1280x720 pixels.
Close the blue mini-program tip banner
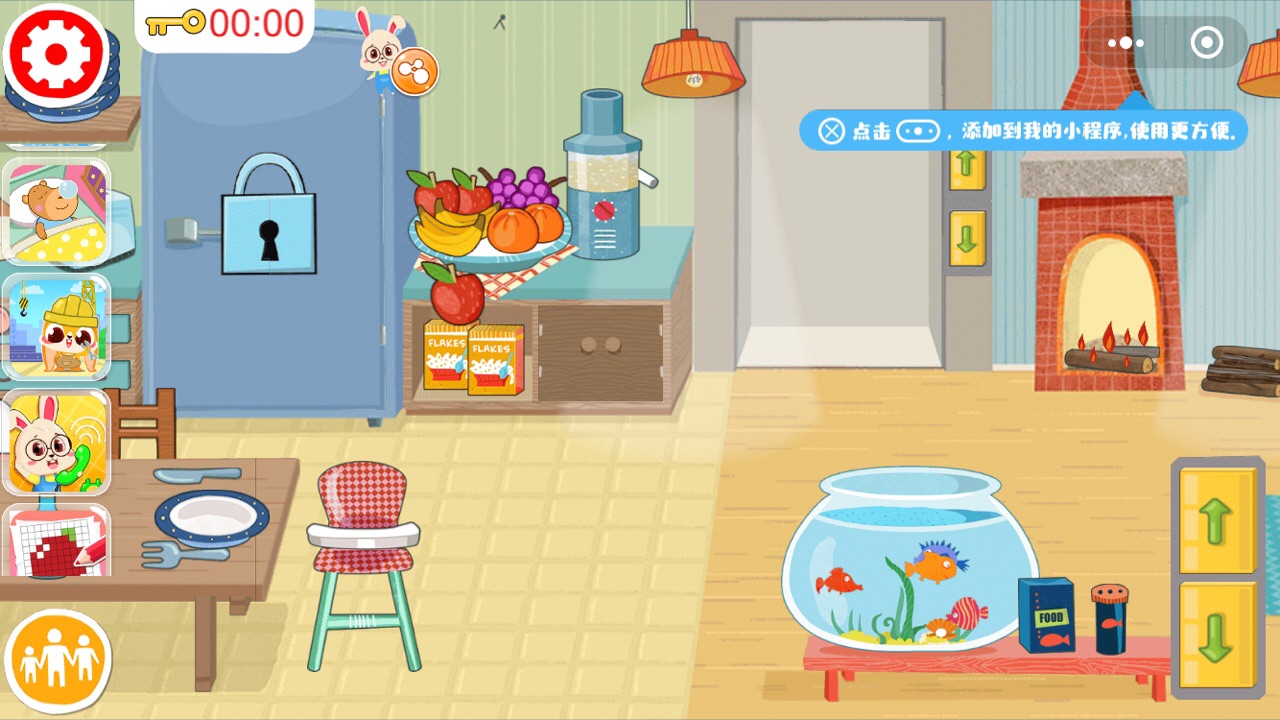click(832, 131)
